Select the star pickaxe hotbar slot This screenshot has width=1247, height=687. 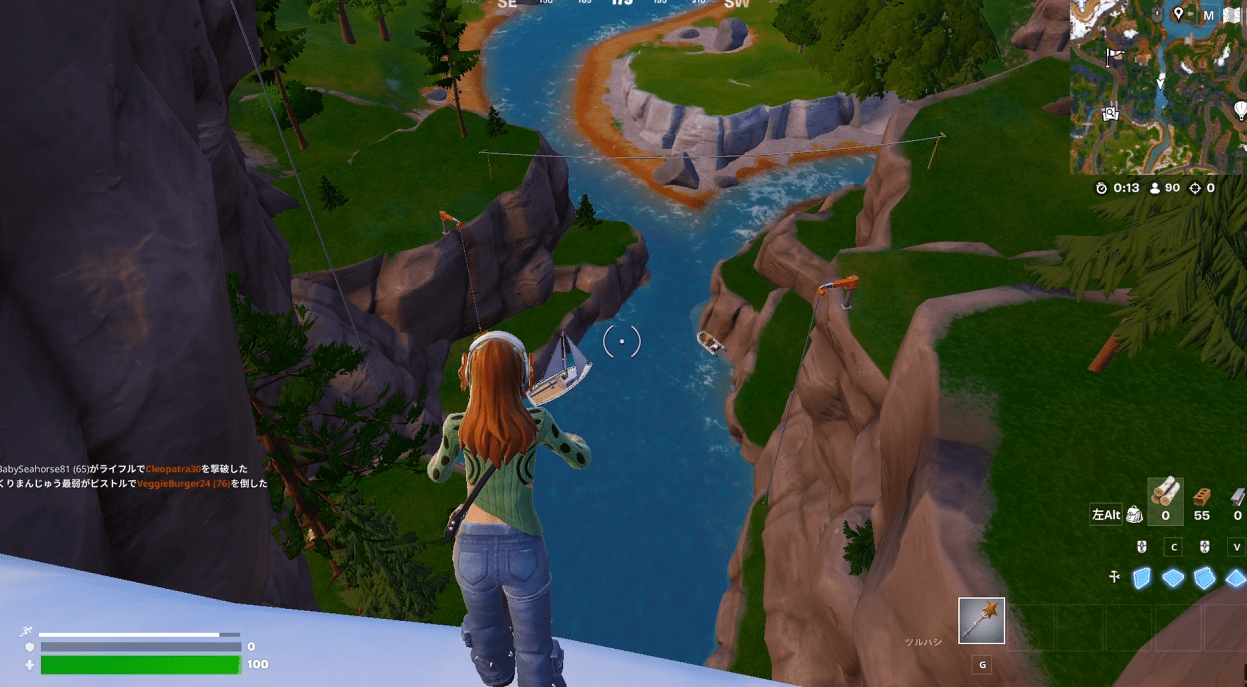981,621
